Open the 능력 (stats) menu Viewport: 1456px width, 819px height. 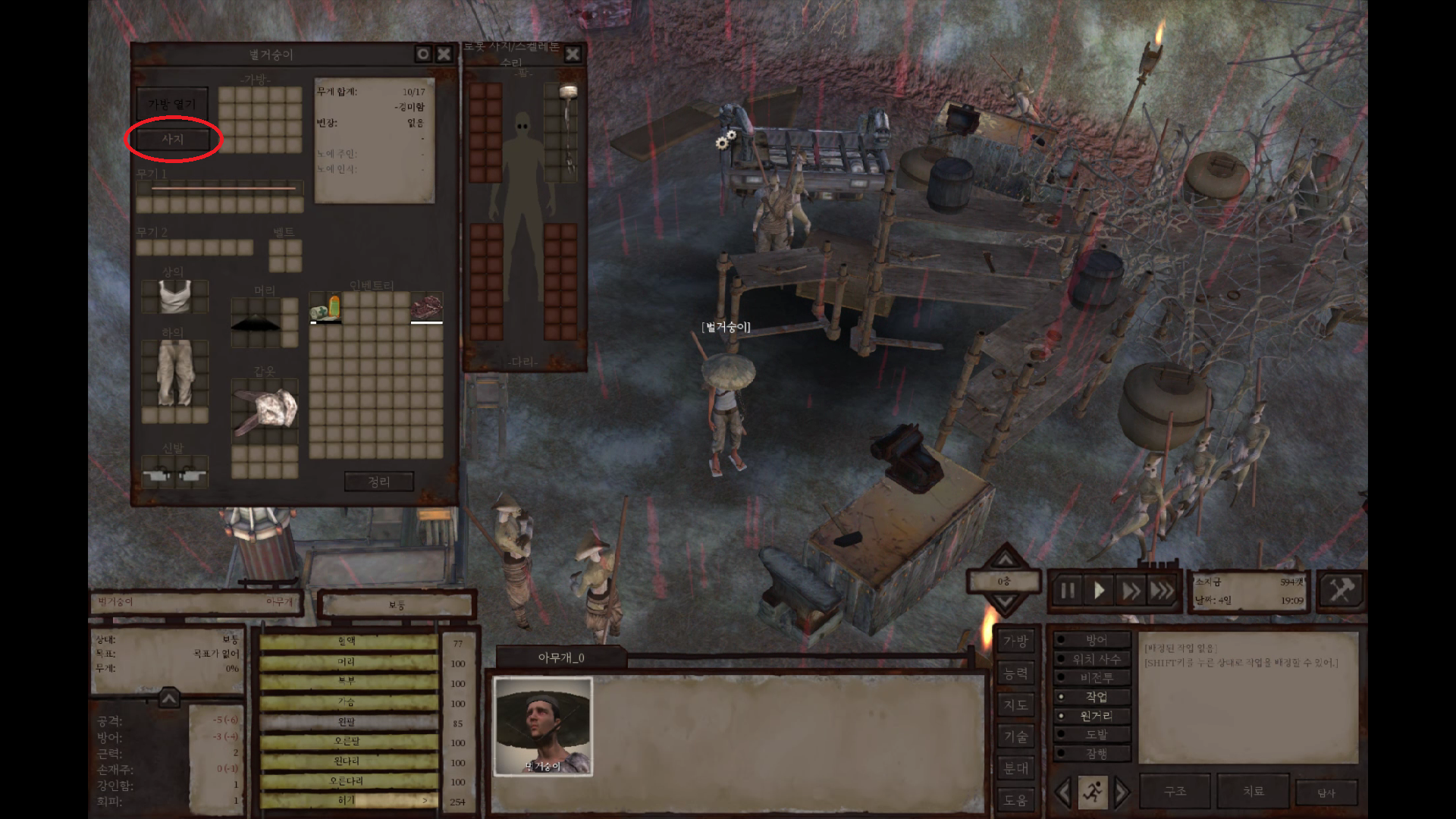(1015, 673)
